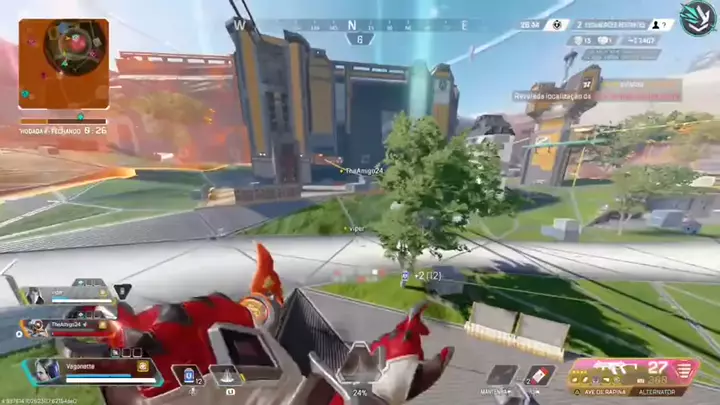Select teammate TheAmigo24's squad banner
The width and height of the screenshot is (720, 405).
(x=70, y=325)
